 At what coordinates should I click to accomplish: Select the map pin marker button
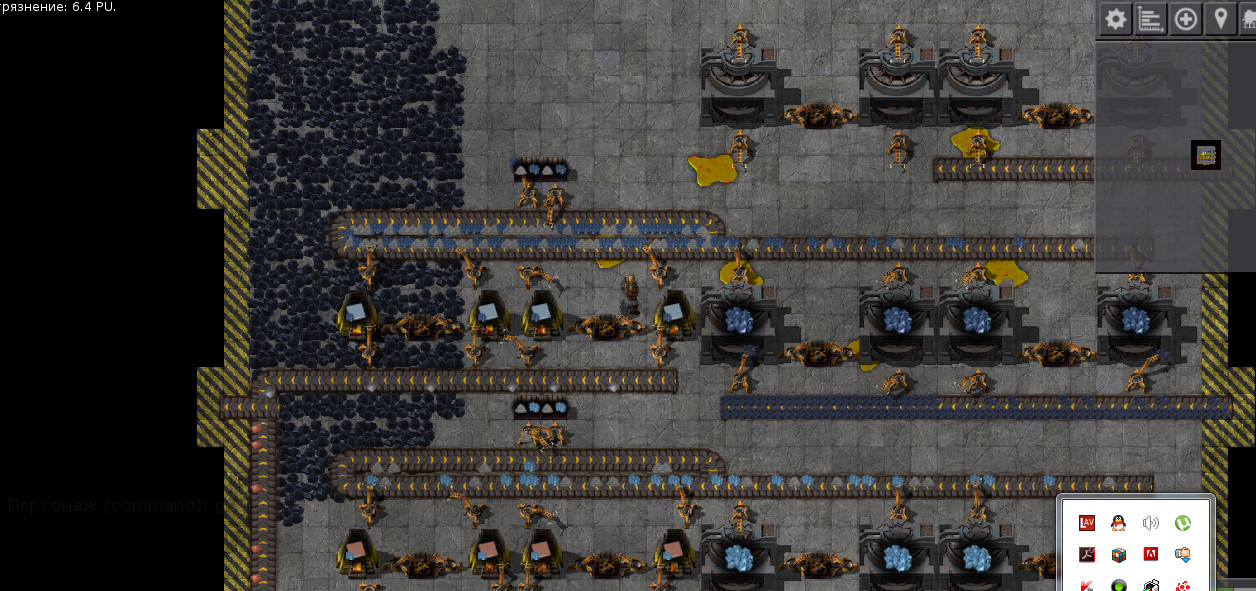tap(1220, 19)
